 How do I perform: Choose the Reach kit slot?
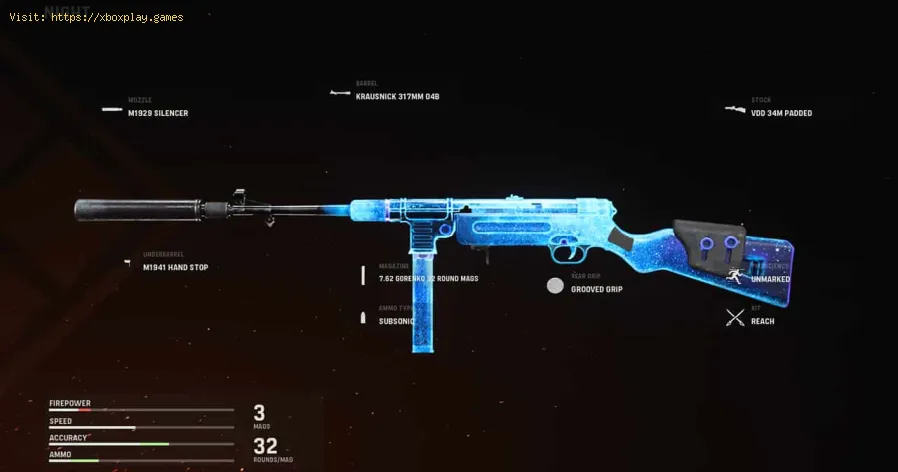(762, 321)
